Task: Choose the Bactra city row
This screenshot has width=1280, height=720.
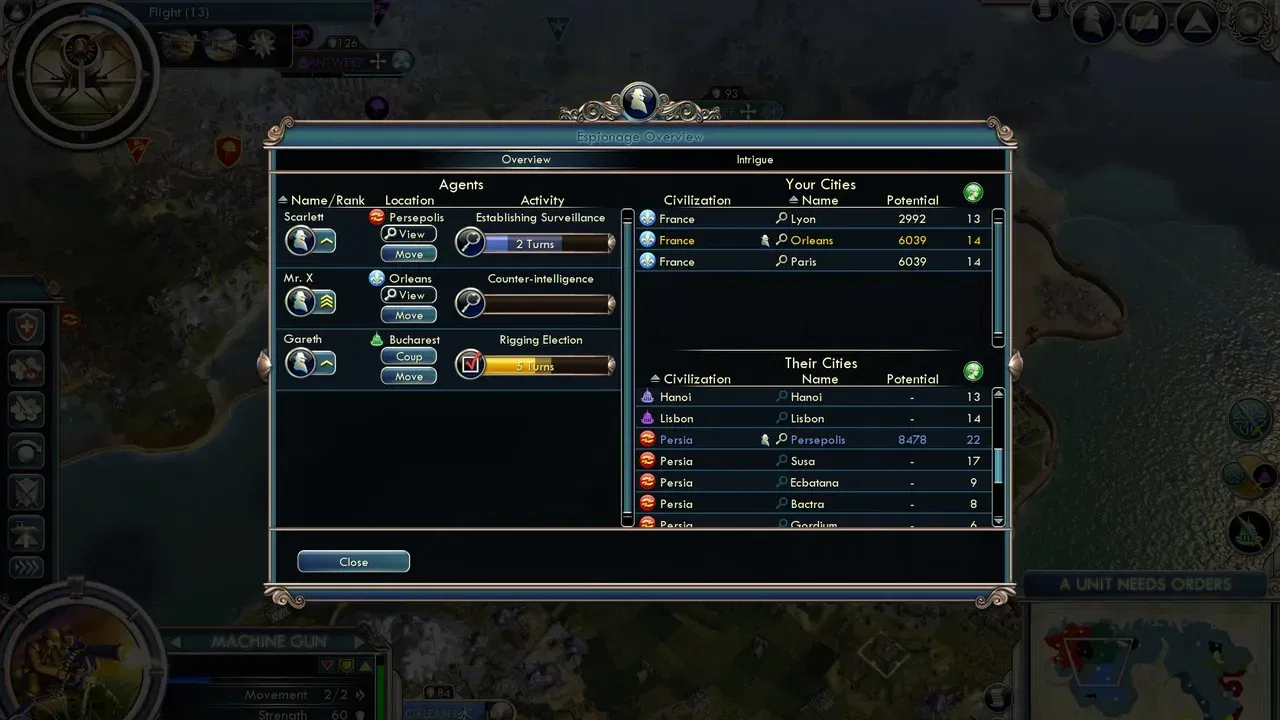Action: (x=812, y=504)
